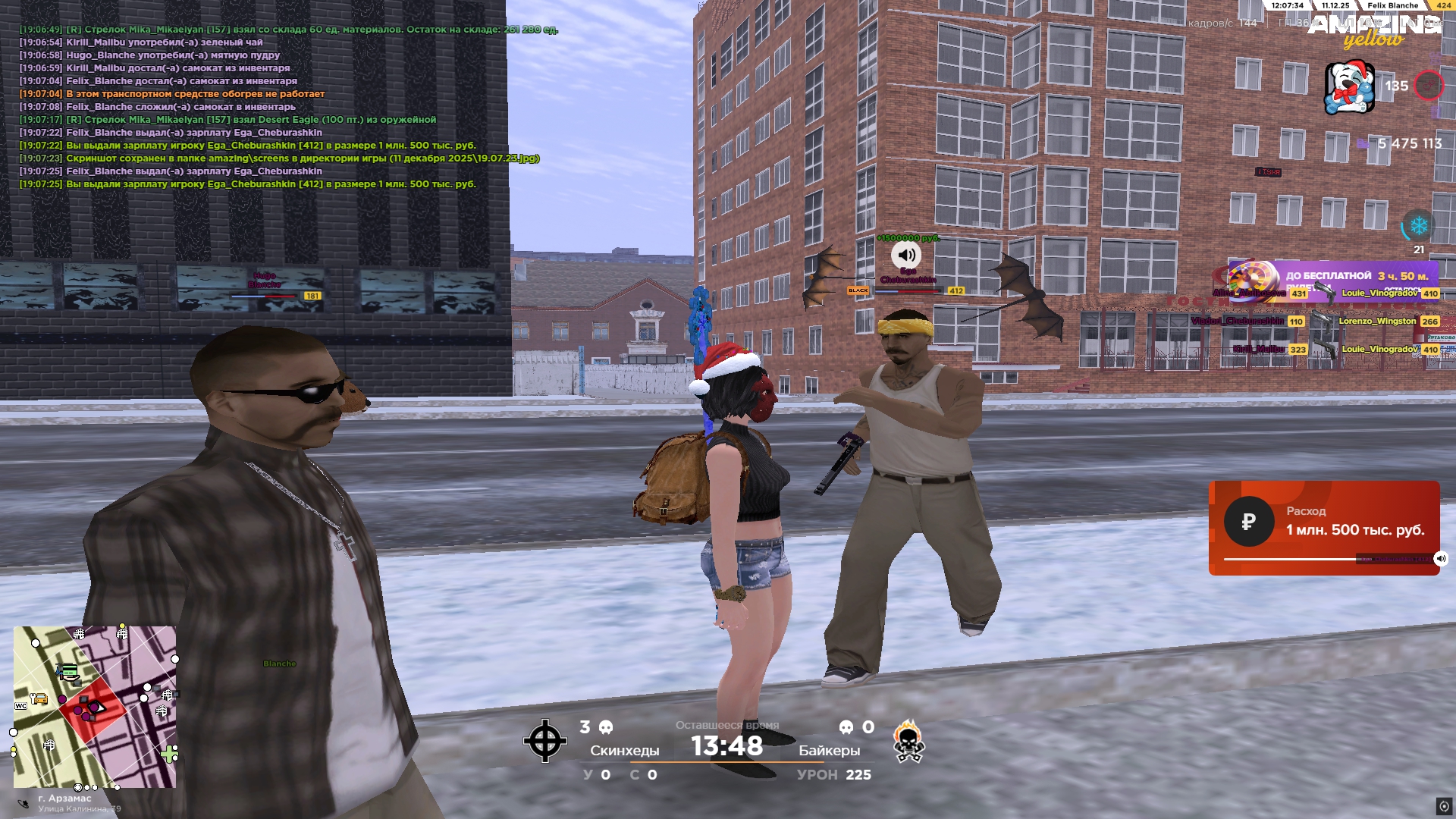Open the minimap of Arzamas
1456x819 pixels.
(x=95, y=707)
